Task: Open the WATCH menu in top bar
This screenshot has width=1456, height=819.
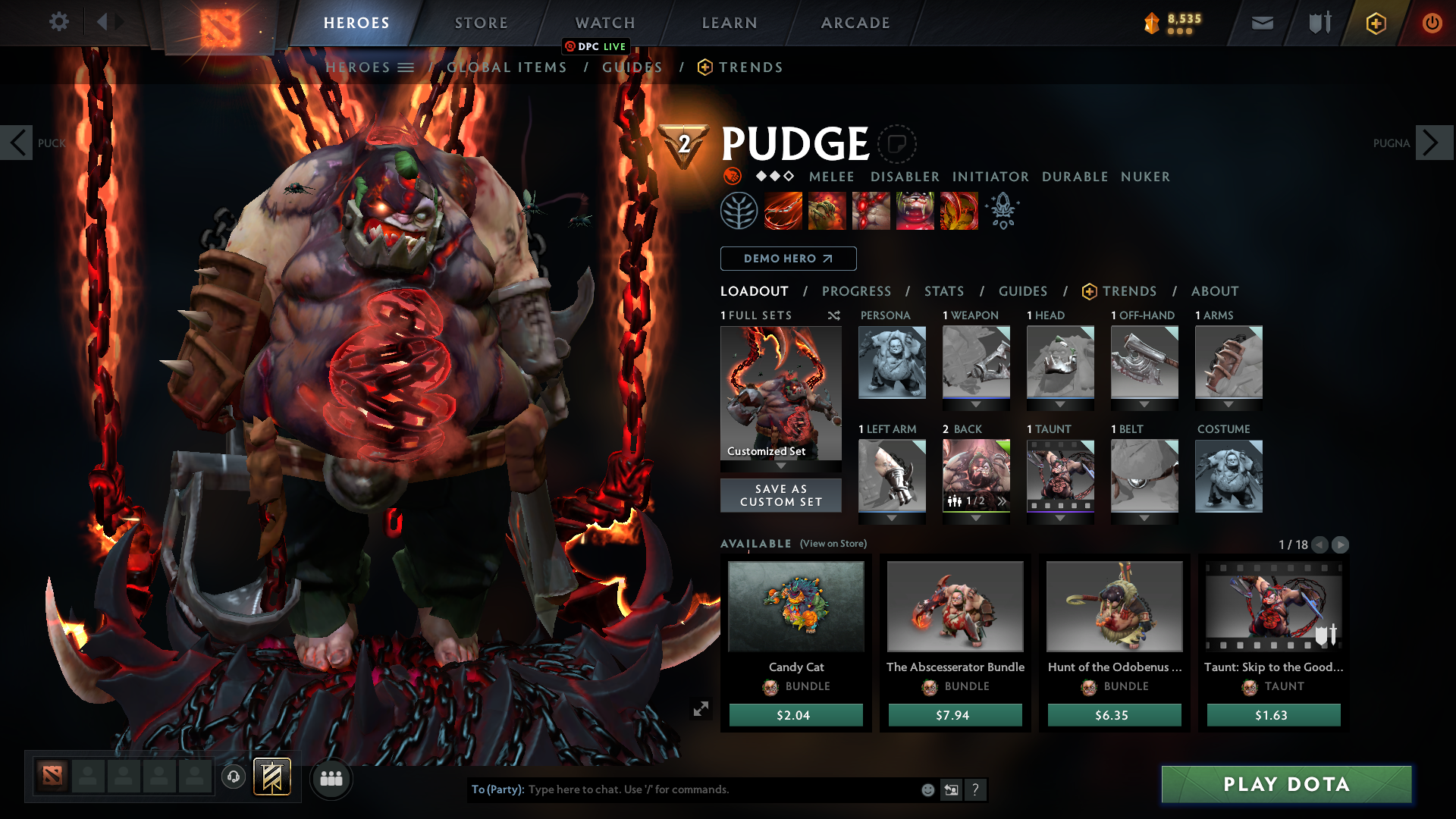Action: coord(604,23)
